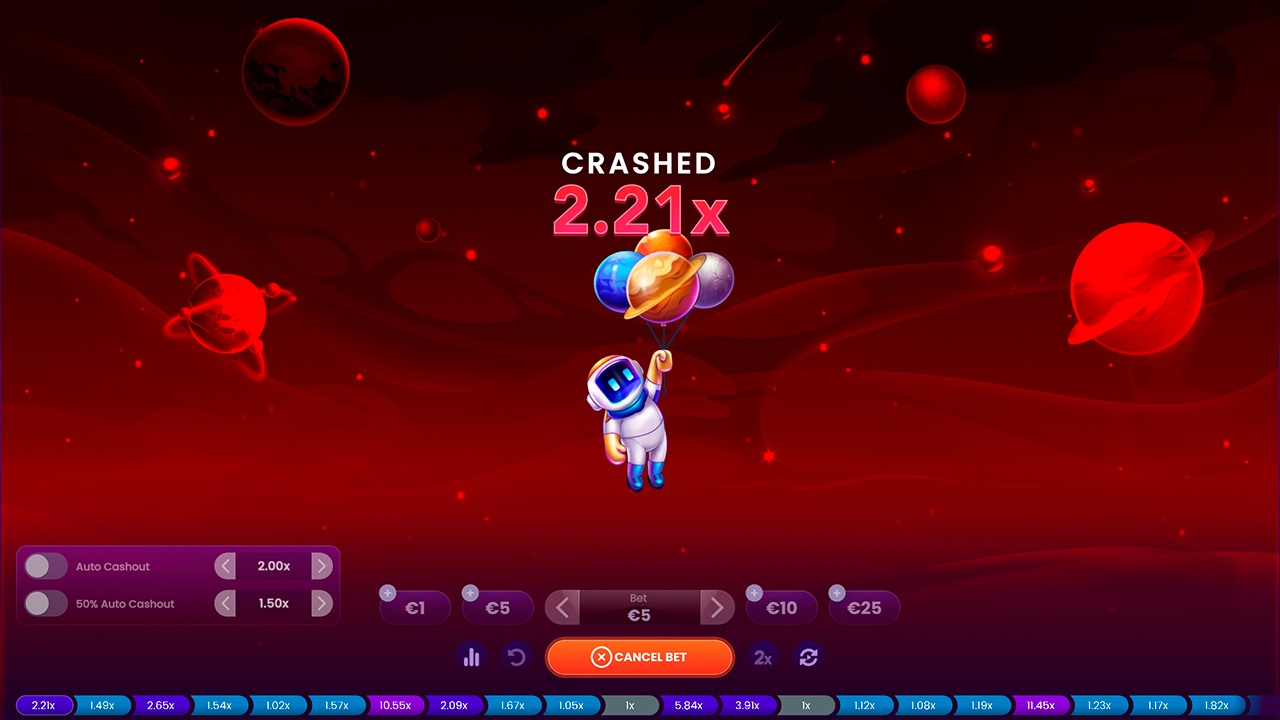Increase the 2.00x auto cashout multiplier
Screen dimensions: 1280x720
click(322, 566)
